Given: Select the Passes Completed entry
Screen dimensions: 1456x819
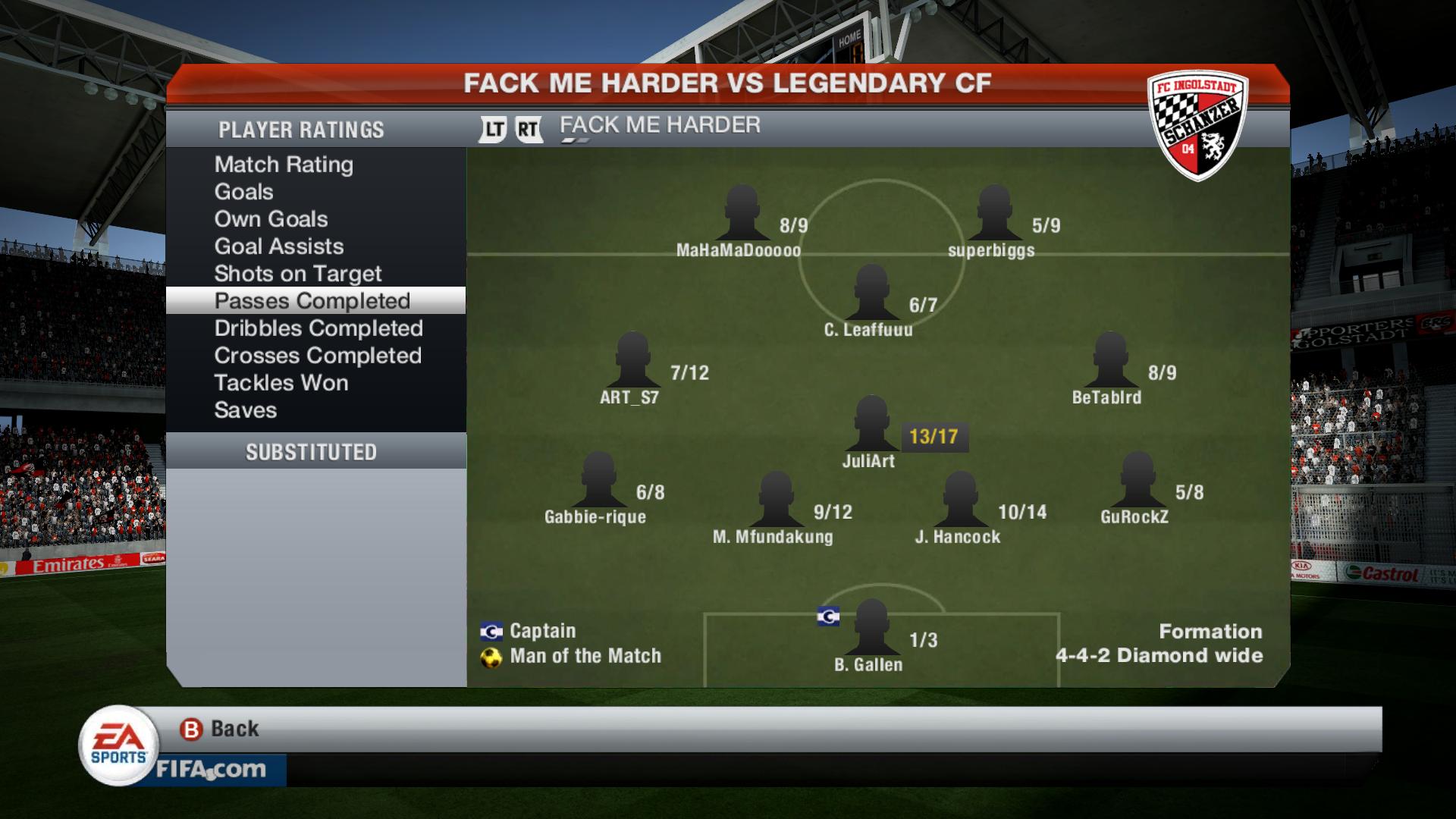Looking at the screenshot, I should point(312,301).
